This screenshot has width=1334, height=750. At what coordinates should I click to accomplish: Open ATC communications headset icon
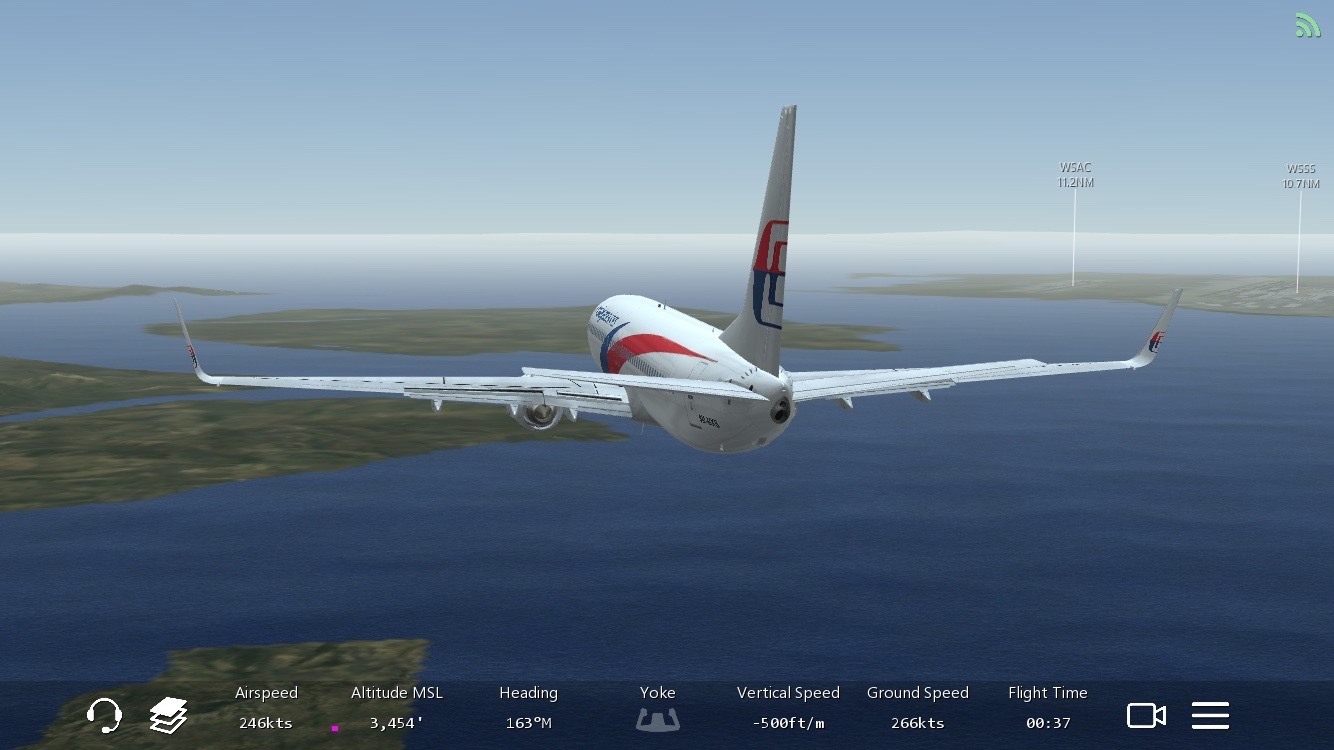(x=104, y=715)
